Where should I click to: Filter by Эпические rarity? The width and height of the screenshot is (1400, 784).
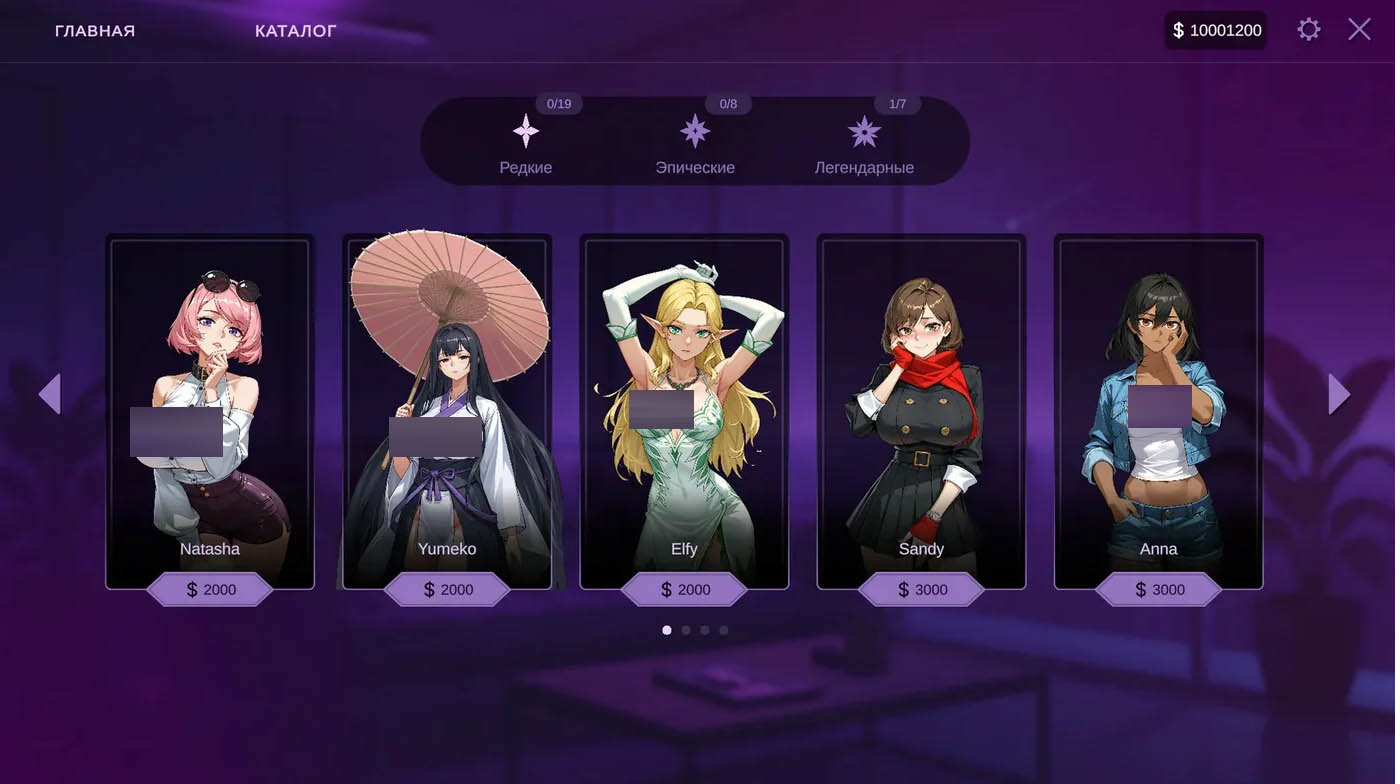tap(695, 143)
